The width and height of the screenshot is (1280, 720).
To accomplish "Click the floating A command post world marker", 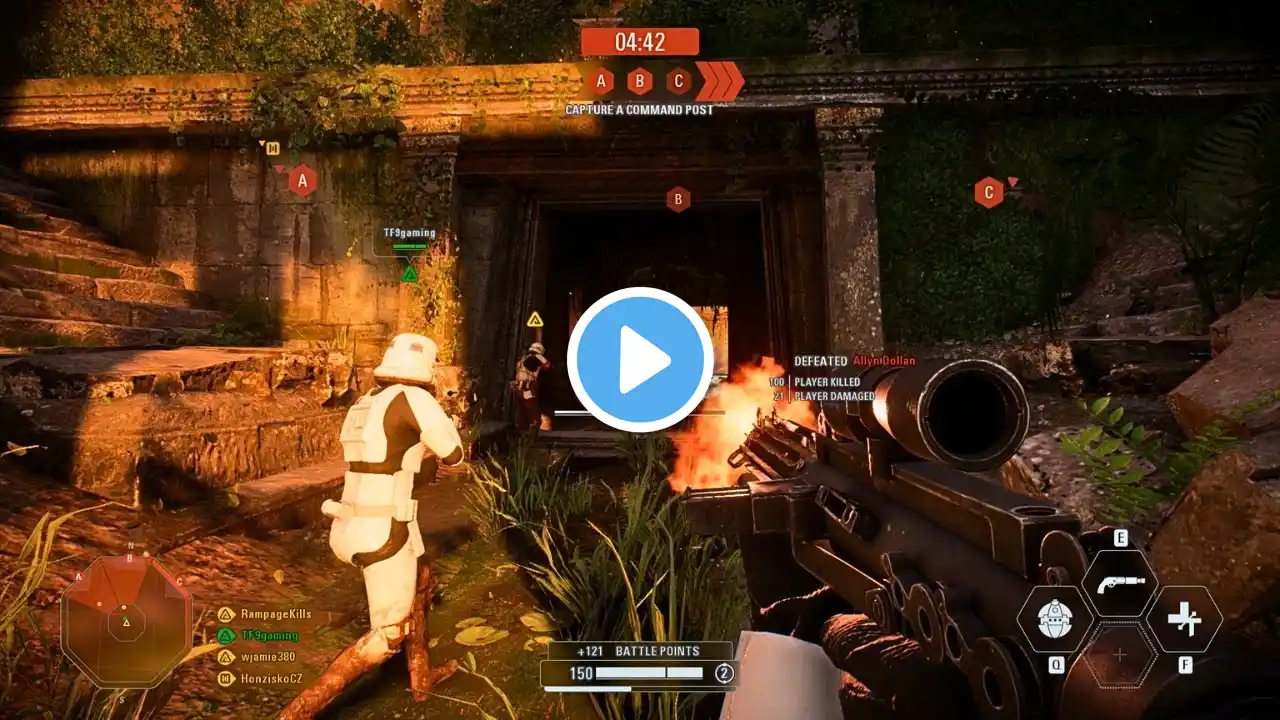I will click(302, 180).
